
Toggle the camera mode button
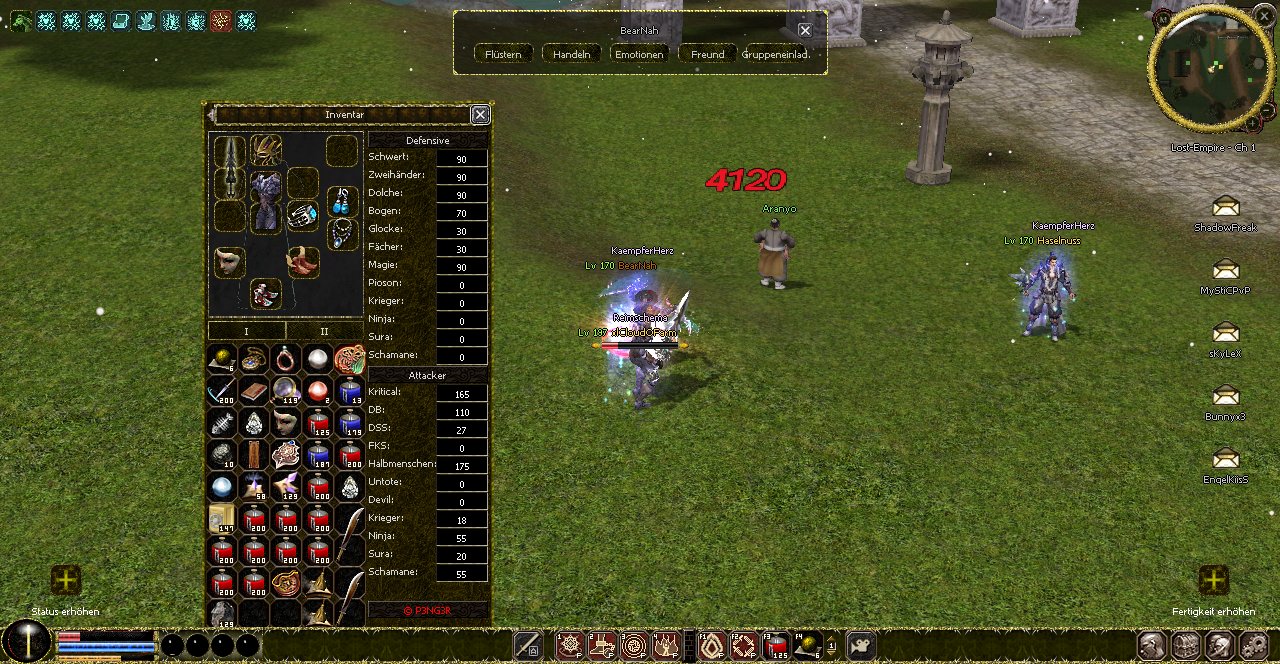point(862,646)
